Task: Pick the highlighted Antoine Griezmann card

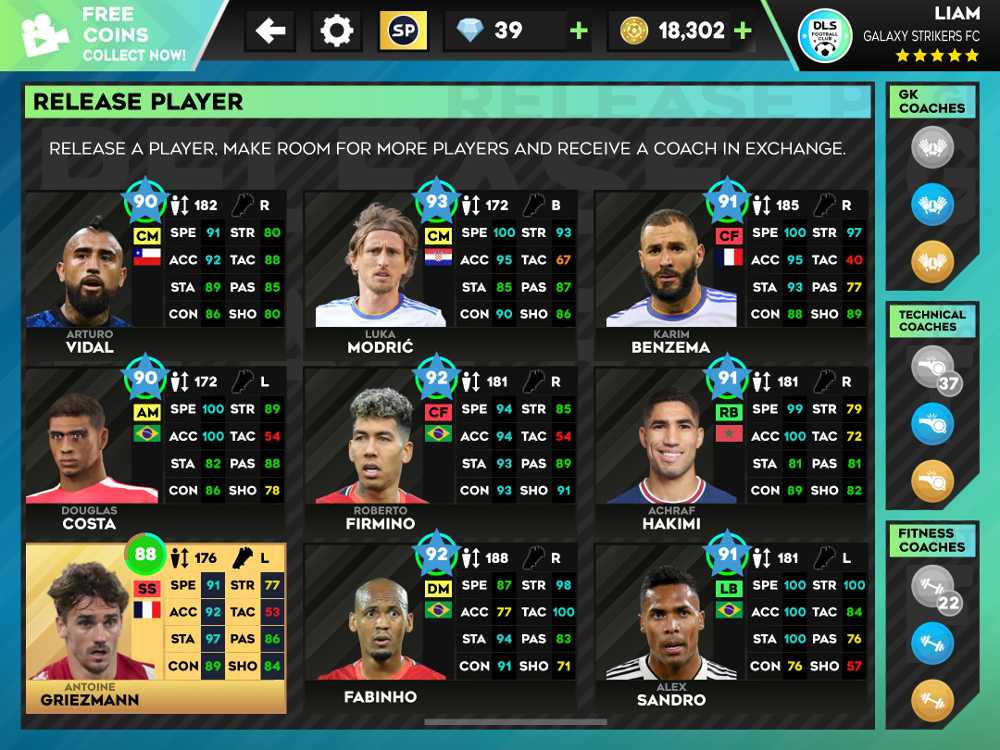Action: (x=155, y=627)
